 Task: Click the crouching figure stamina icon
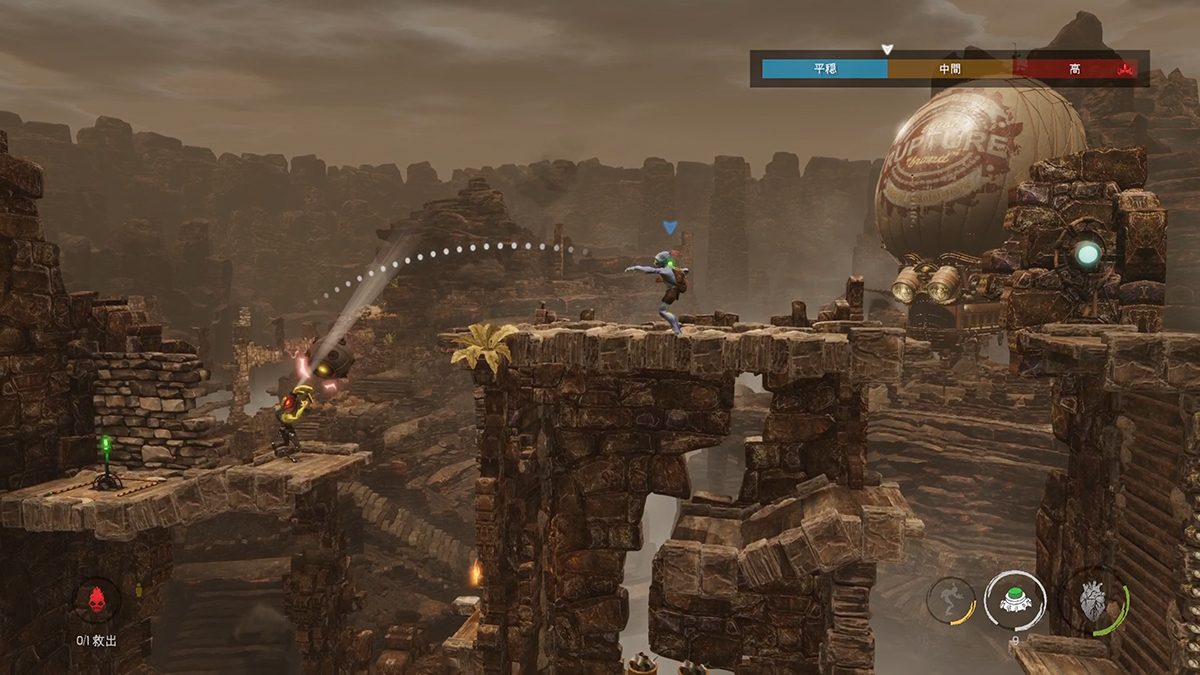(949, 600)
